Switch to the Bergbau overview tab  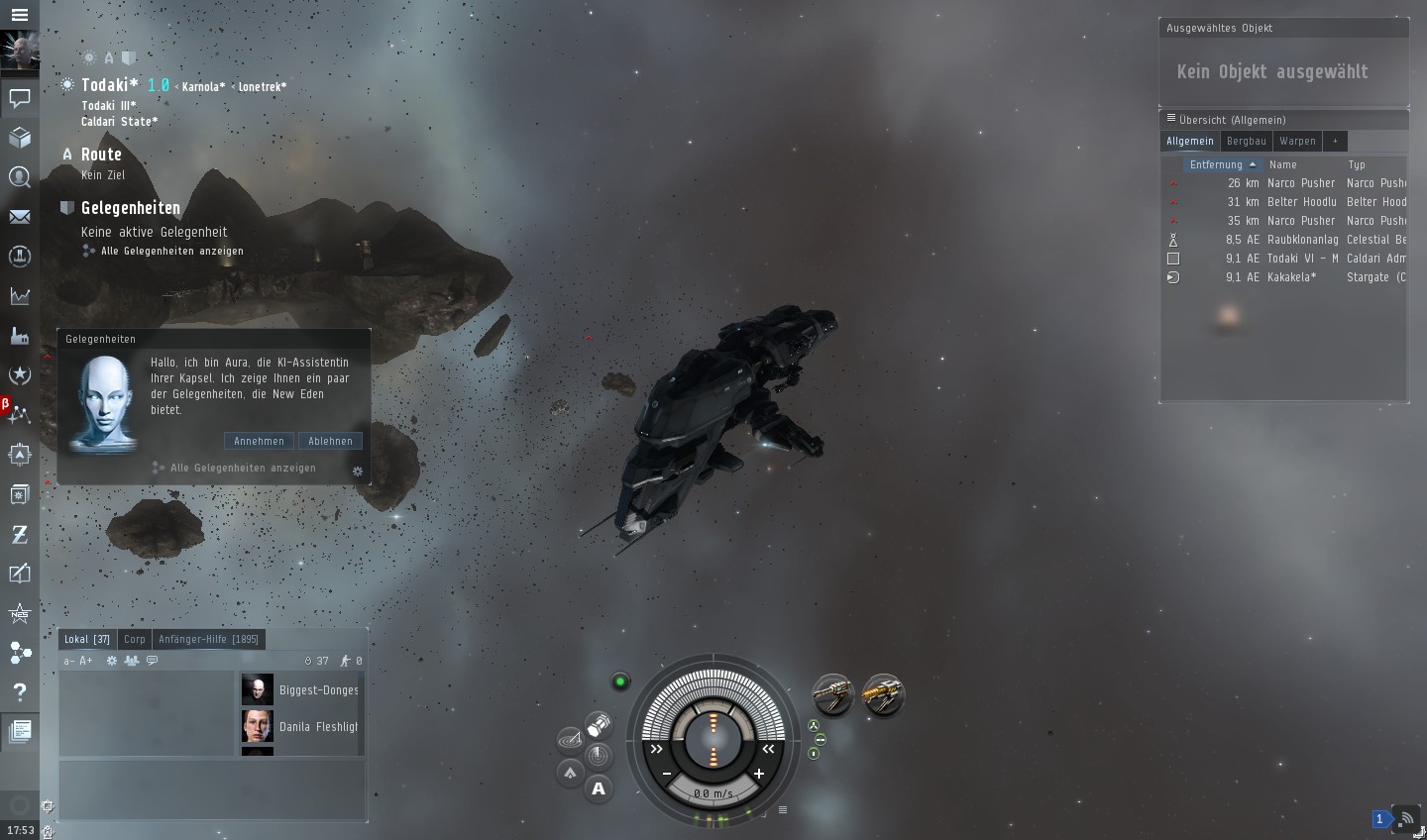pos(1246,141)
